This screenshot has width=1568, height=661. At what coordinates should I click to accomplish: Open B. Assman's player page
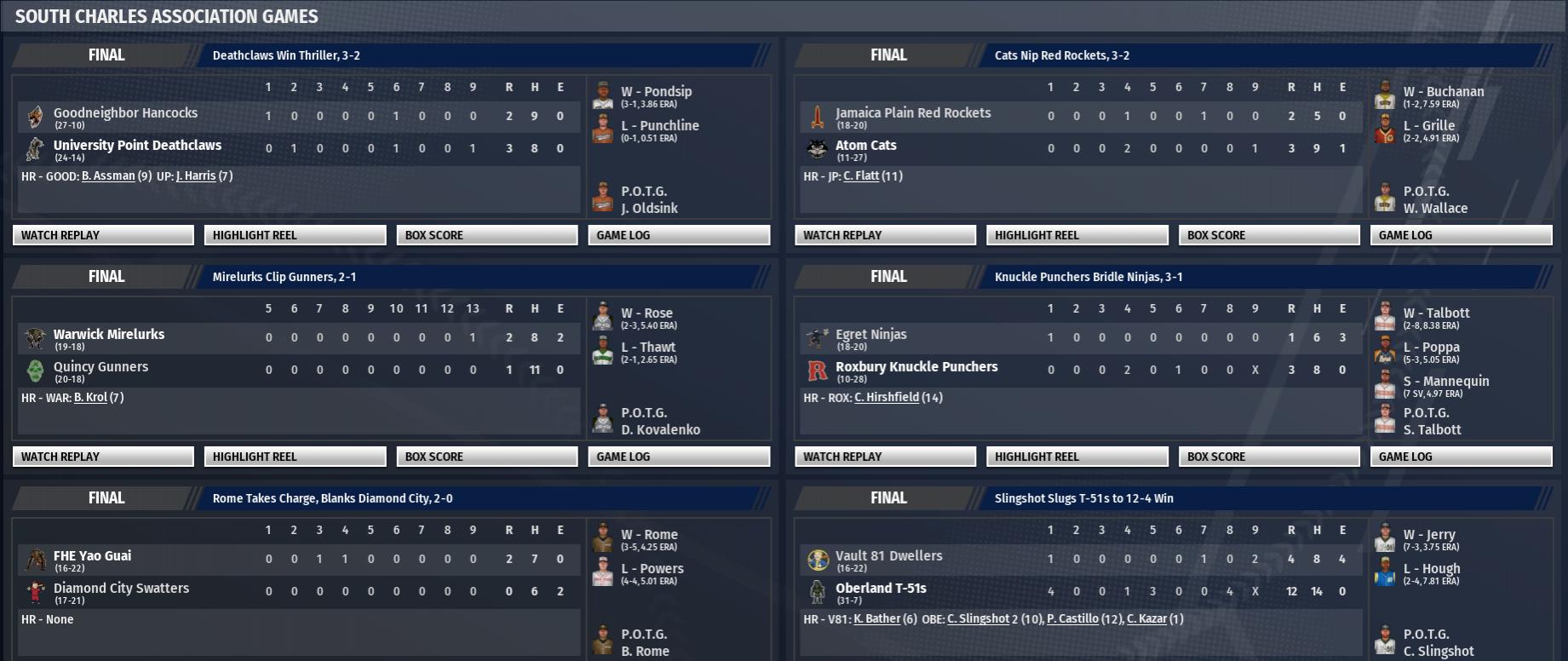tap(108, 176)
